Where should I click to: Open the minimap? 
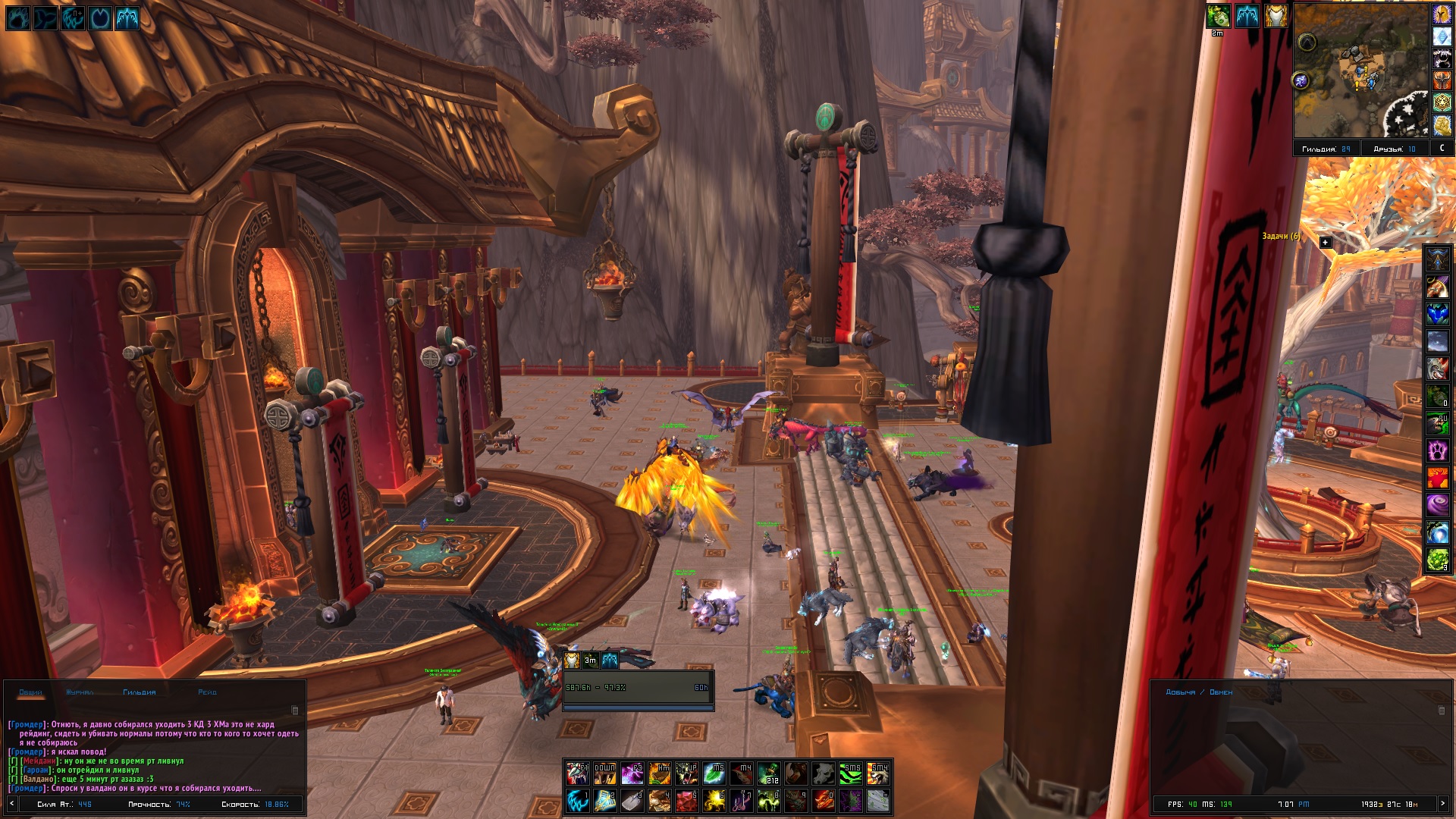tap(1360, 71)
